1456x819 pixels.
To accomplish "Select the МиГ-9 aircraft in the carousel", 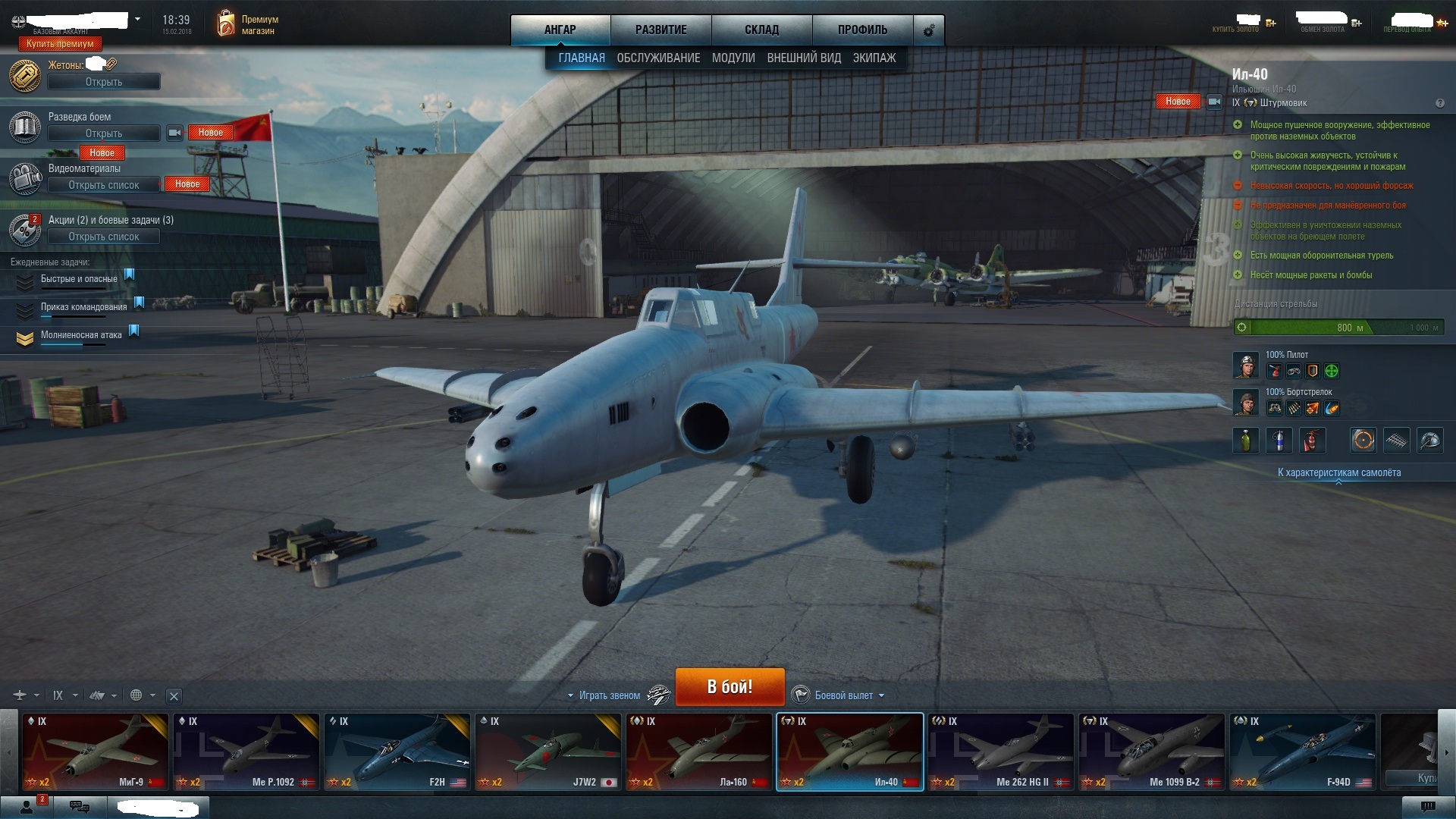I will pos(96,752).
